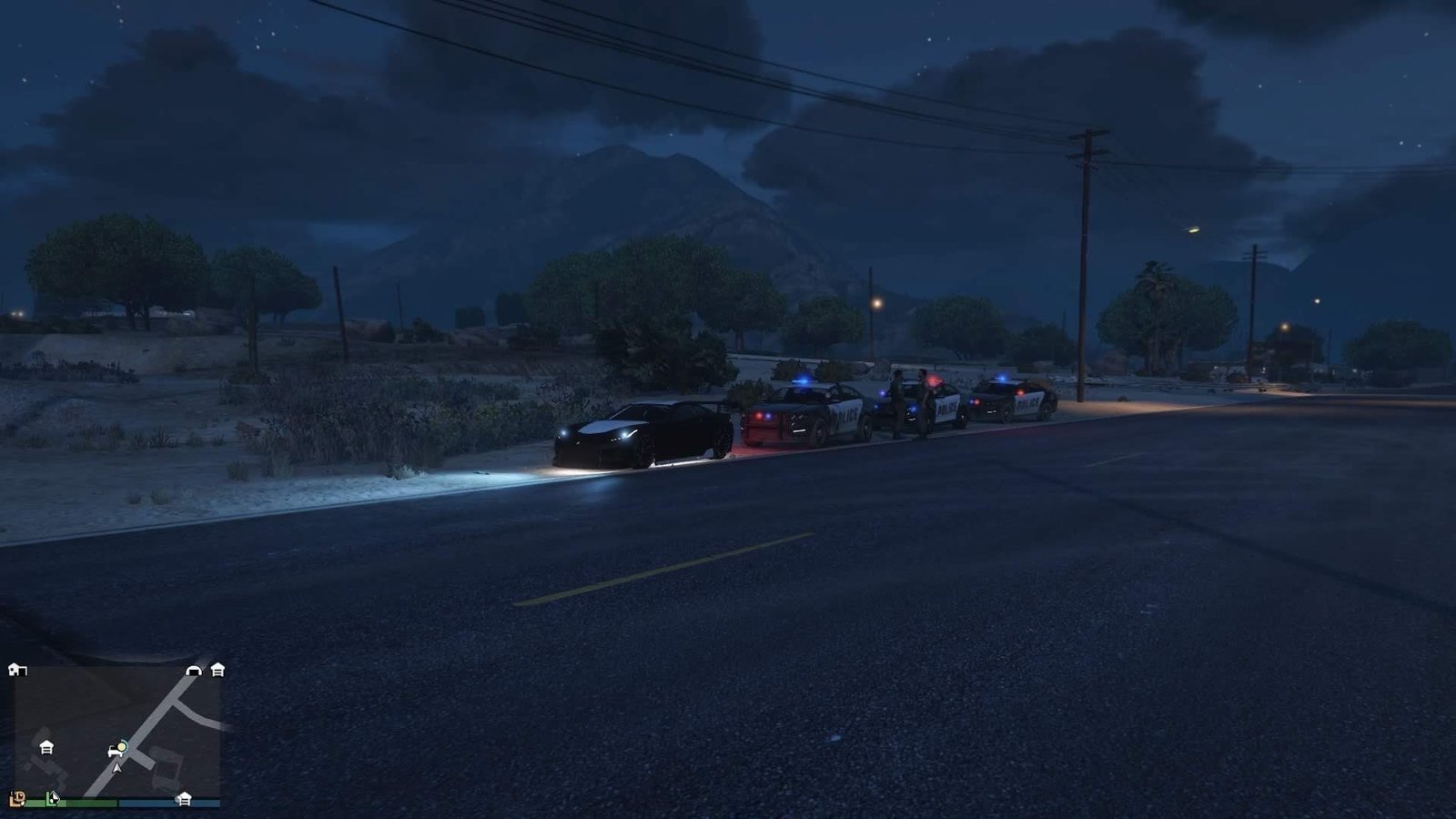Click the personal vehicle car marker
Screen dimensions: 1456x819
coord(115,750)
